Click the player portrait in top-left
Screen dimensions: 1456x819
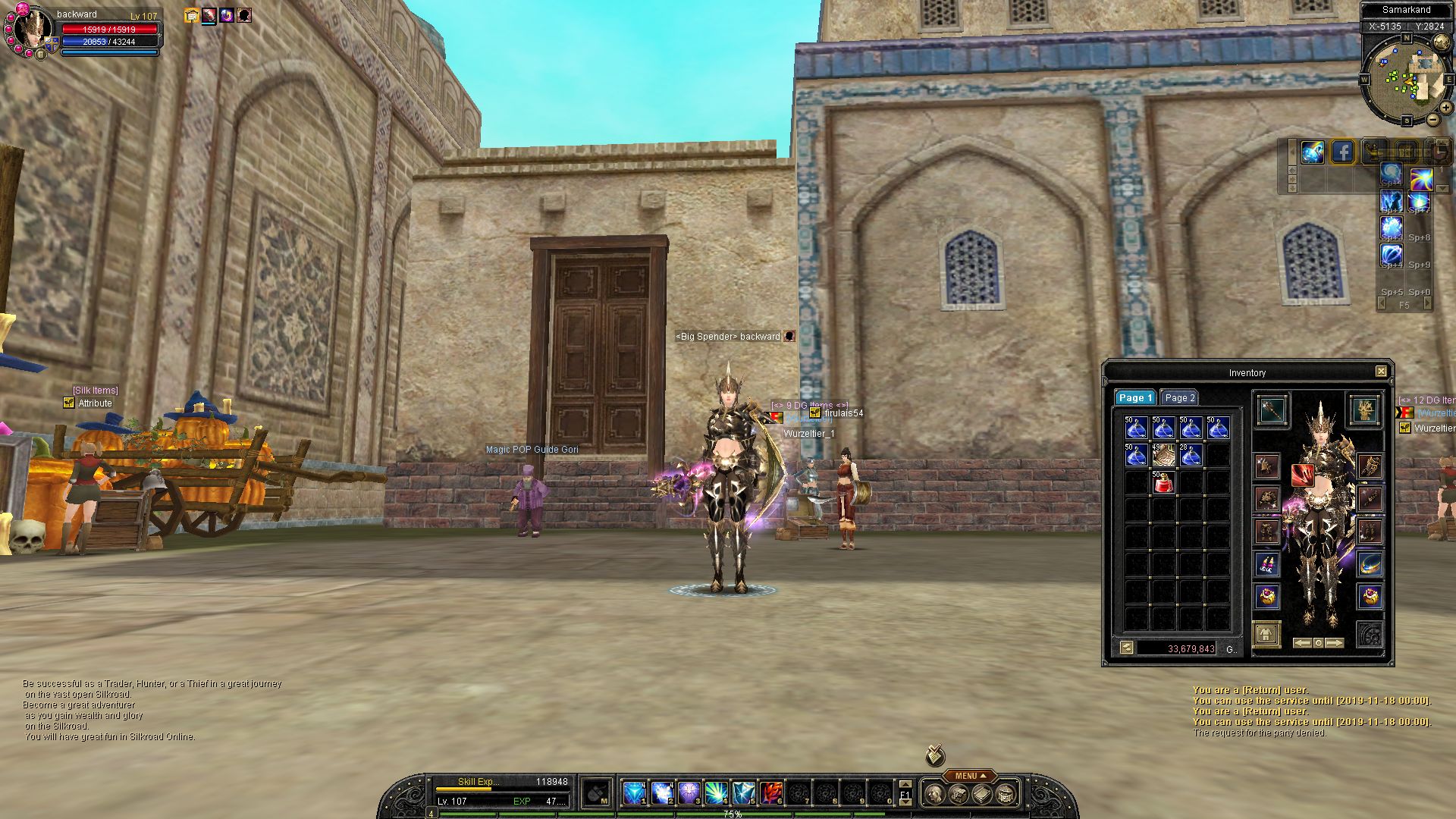[31, 30]
